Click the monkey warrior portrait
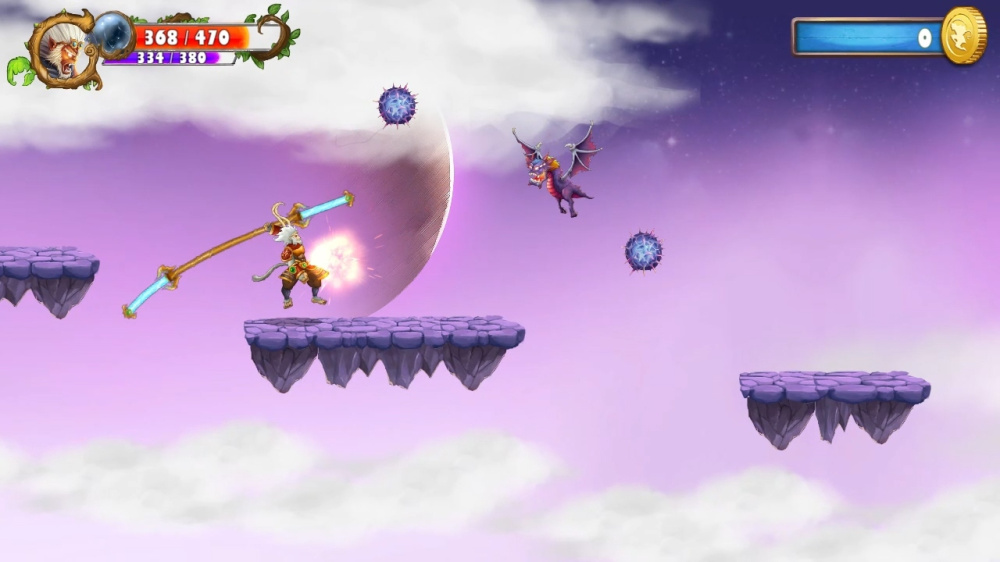The height and width of the screenshot is (562, 1000). [61, 49]
